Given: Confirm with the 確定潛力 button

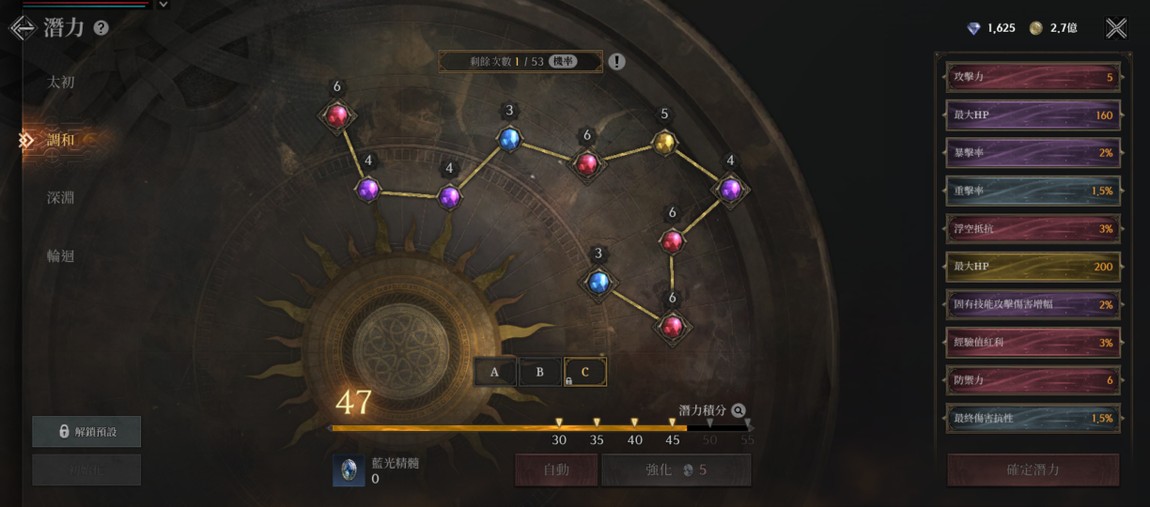Looking at the screenshot, I should (x=1033, y=469).
